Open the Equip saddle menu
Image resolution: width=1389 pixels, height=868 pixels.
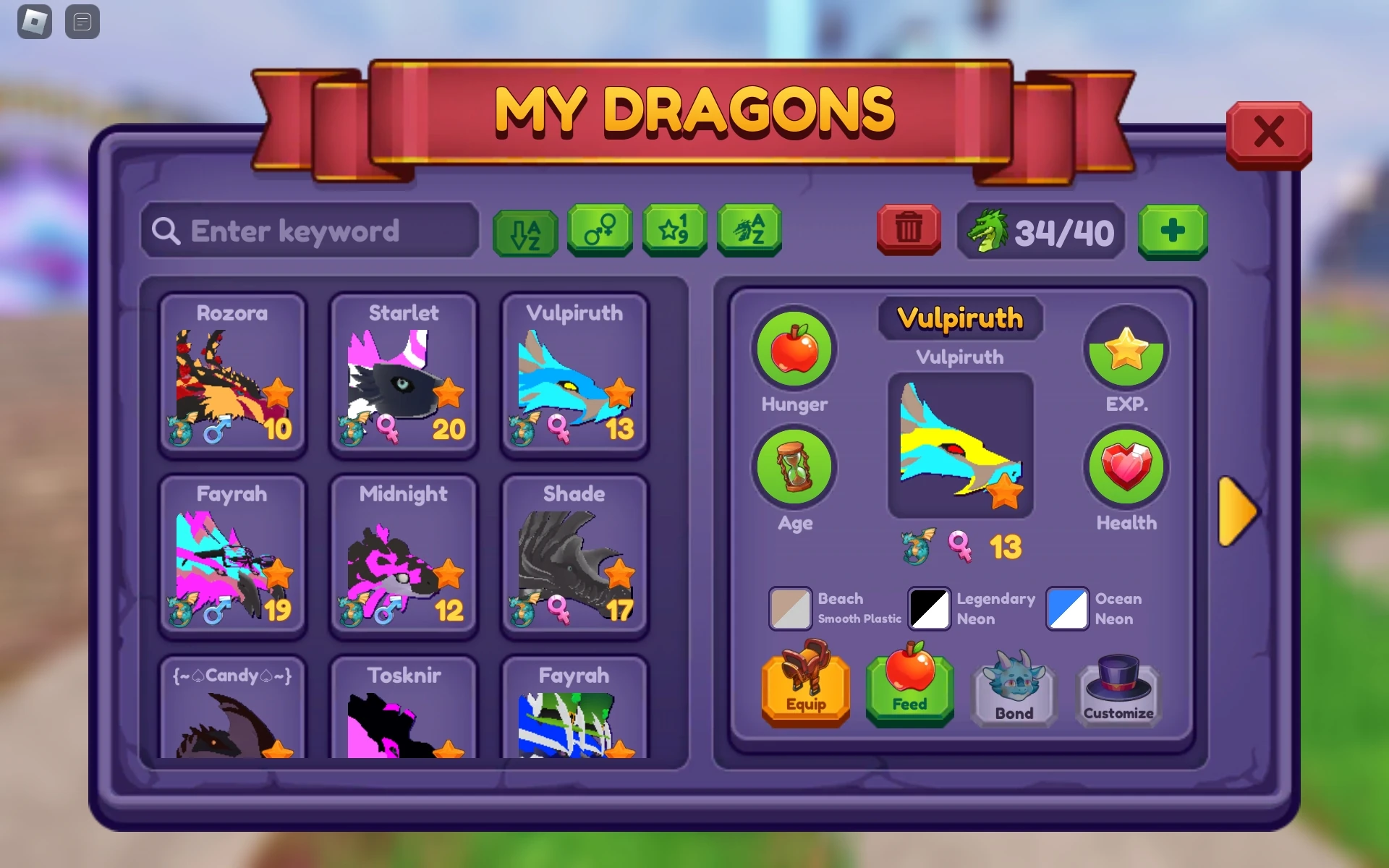point(805,686)
